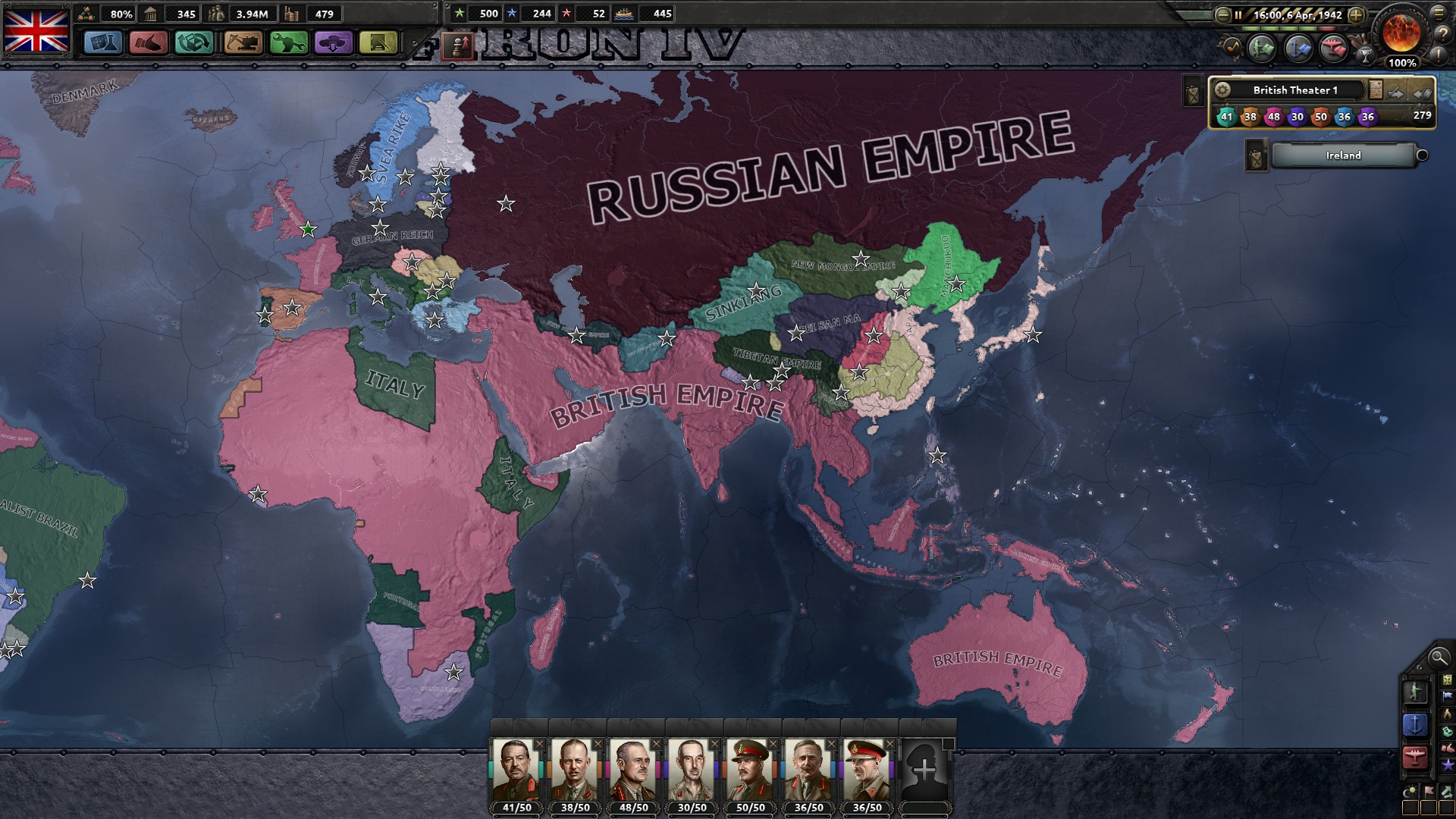
Task: Open British Theater 1 settings gear
Action: pos(1222,89)
